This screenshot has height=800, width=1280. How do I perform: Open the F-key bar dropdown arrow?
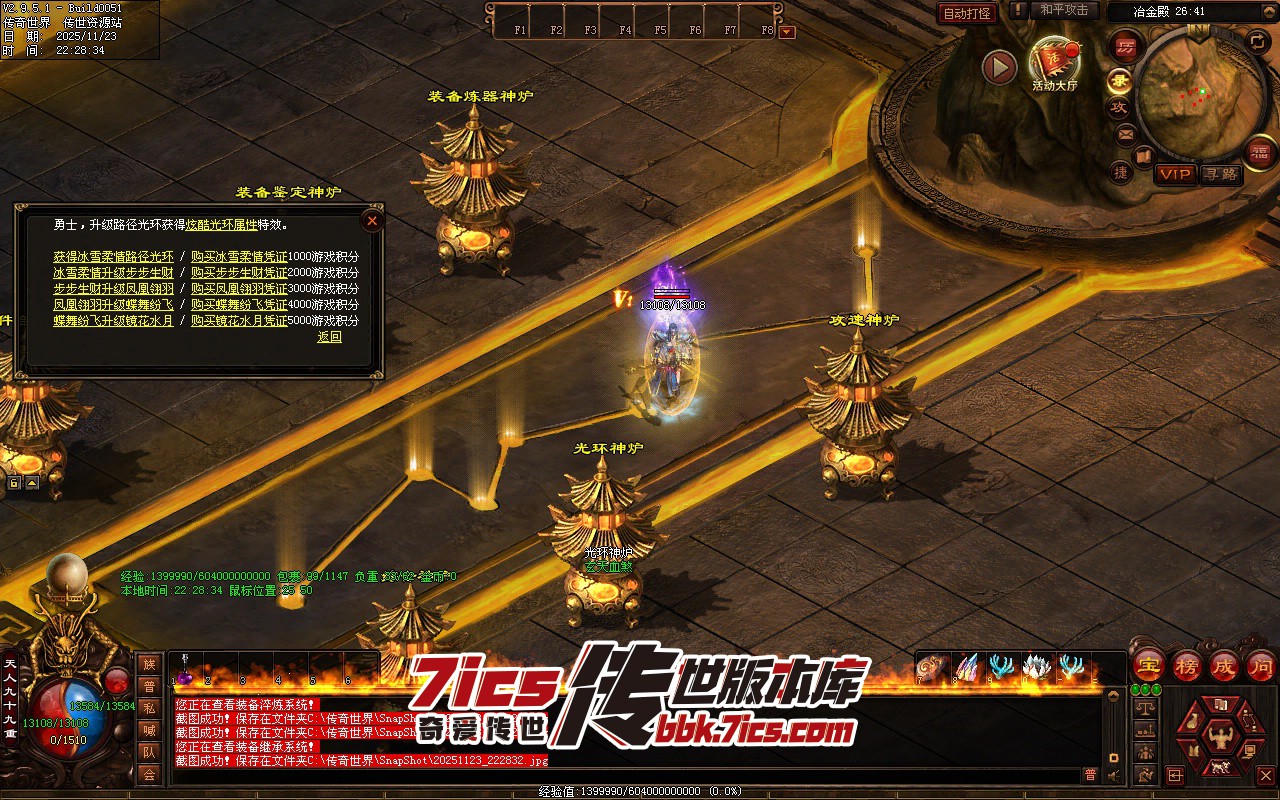[x=787, y=31]
